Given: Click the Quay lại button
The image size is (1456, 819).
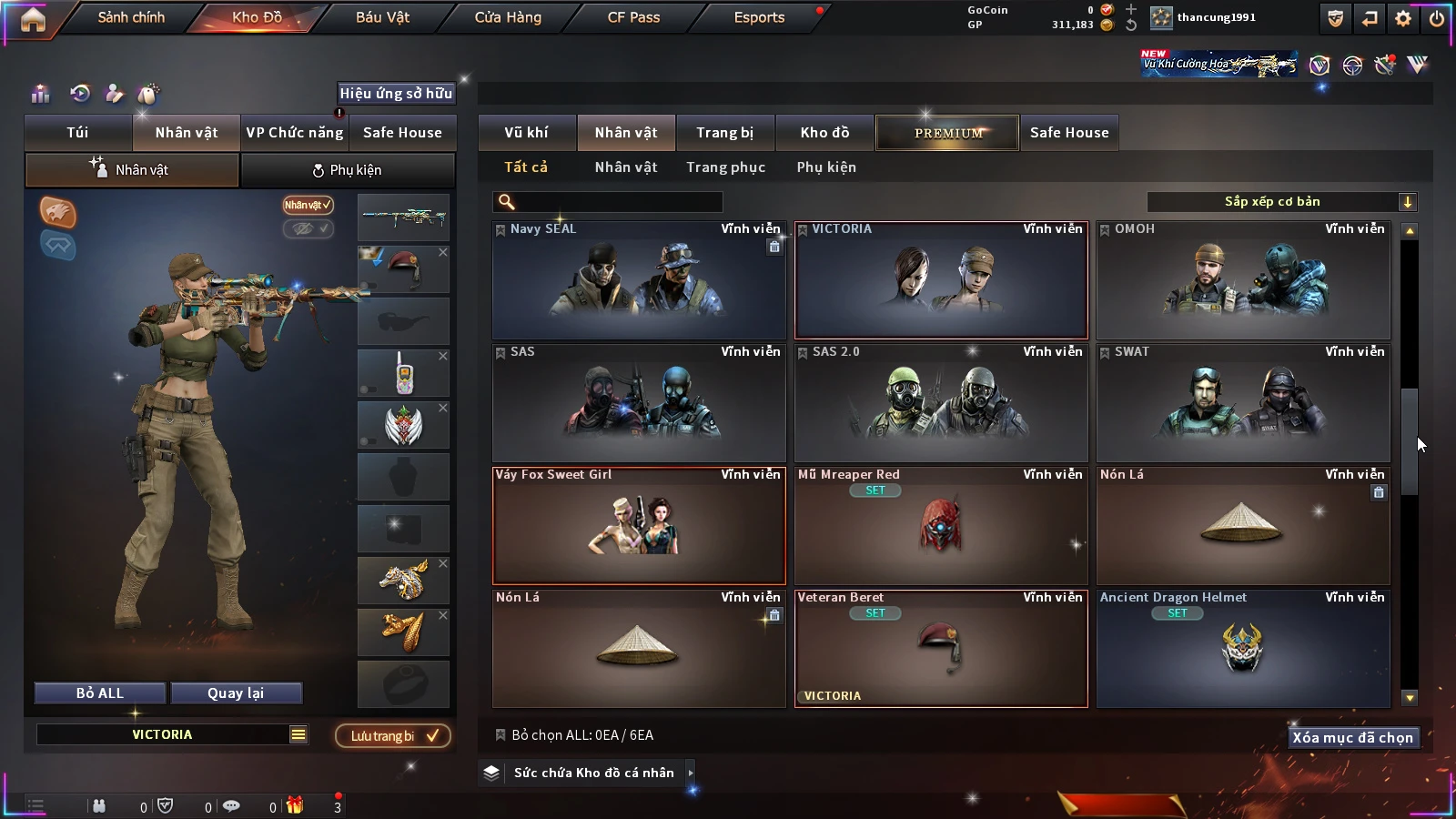Looking at the screenshot, I should [236, 693].
